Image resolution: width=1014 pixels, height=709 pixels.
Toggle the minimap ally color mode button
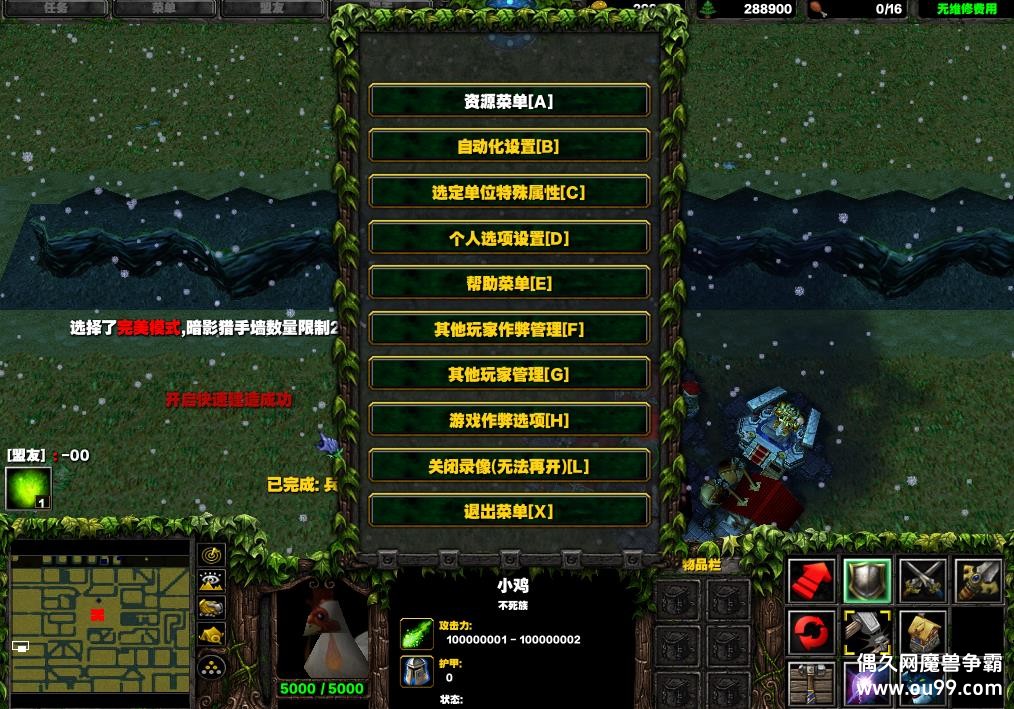point(212,607)
